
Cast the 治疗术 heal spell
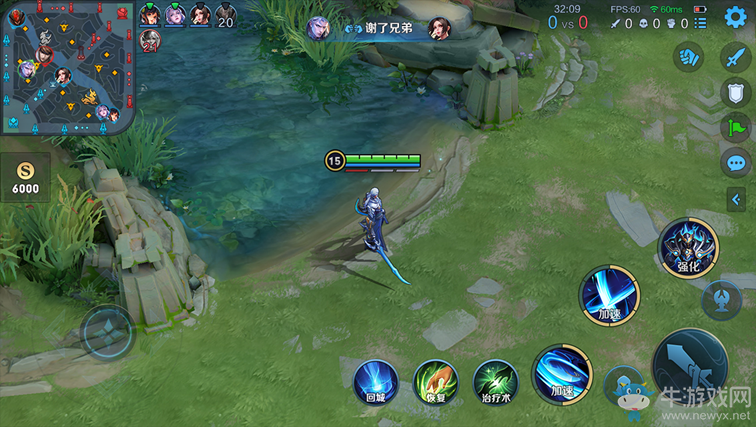[495, 382]
